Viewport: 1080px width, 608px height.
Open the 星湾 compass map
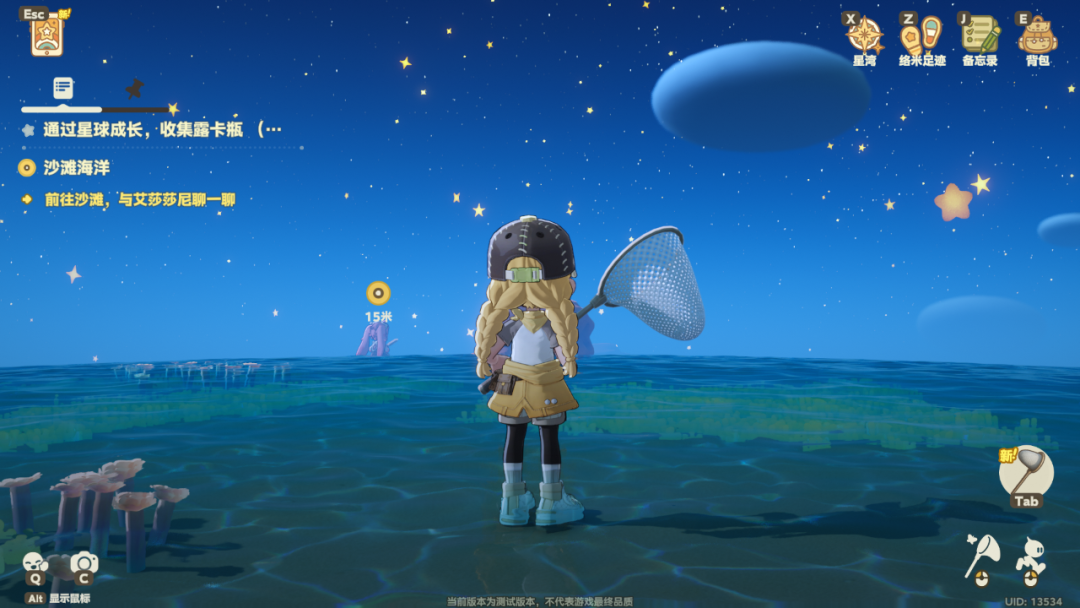tap(864, 36)
